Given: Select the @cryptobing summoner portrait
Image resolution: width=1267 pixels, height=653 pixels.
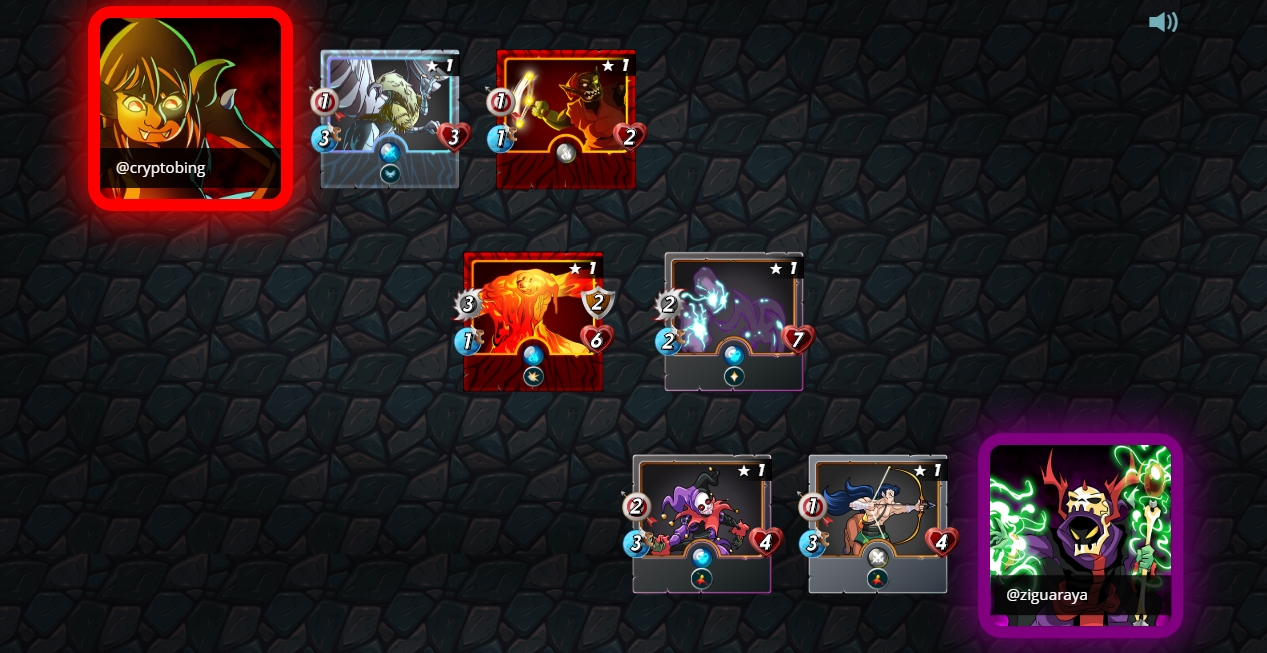Looking at the screenshot, I should [x=190, y=108].
